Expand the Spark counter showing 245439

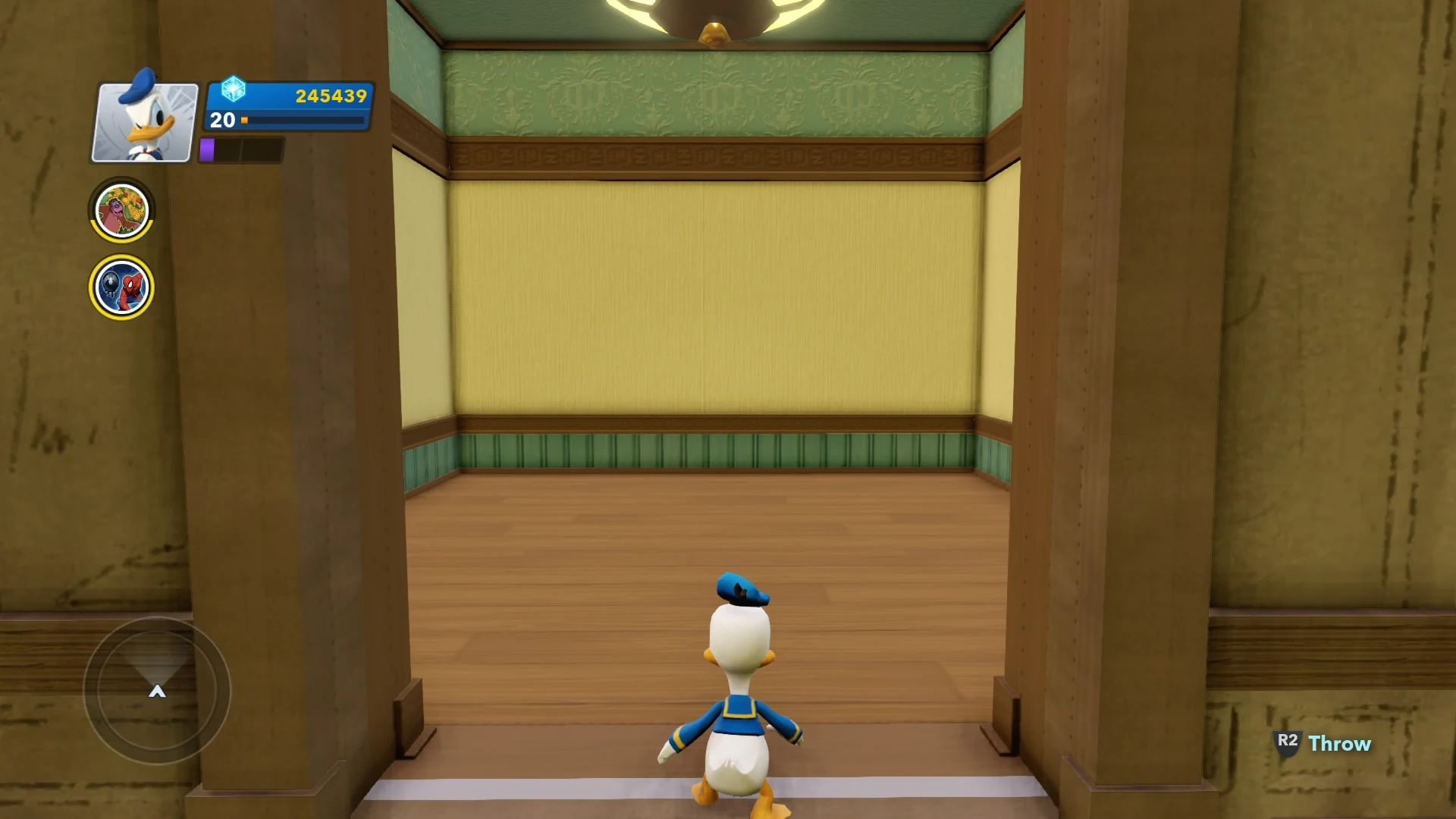pyautogui.click(x=288, y=96)
